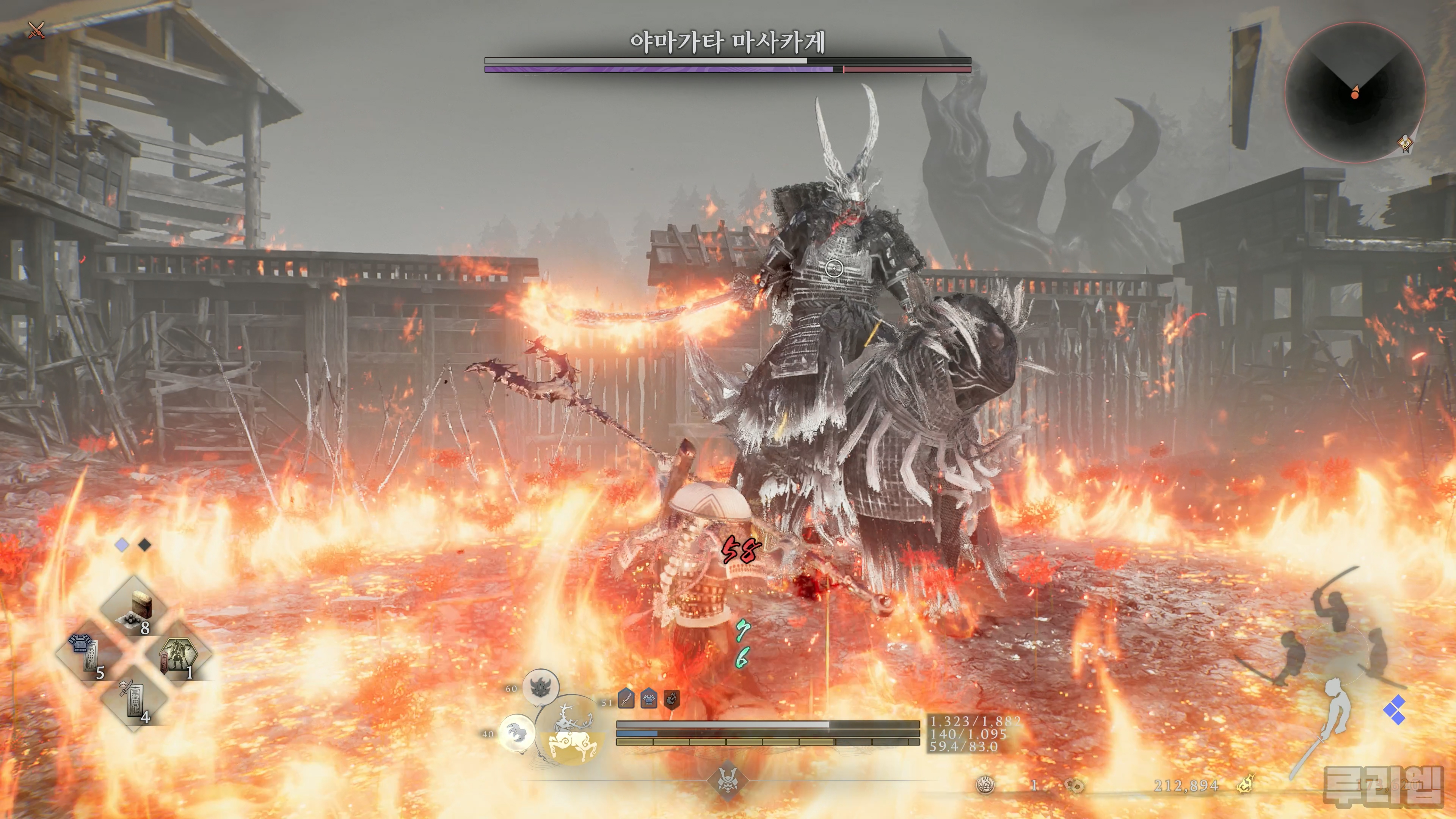Trigger the white claw yokai skill
The image size is (1456, 819).
[x=516, y=733]
